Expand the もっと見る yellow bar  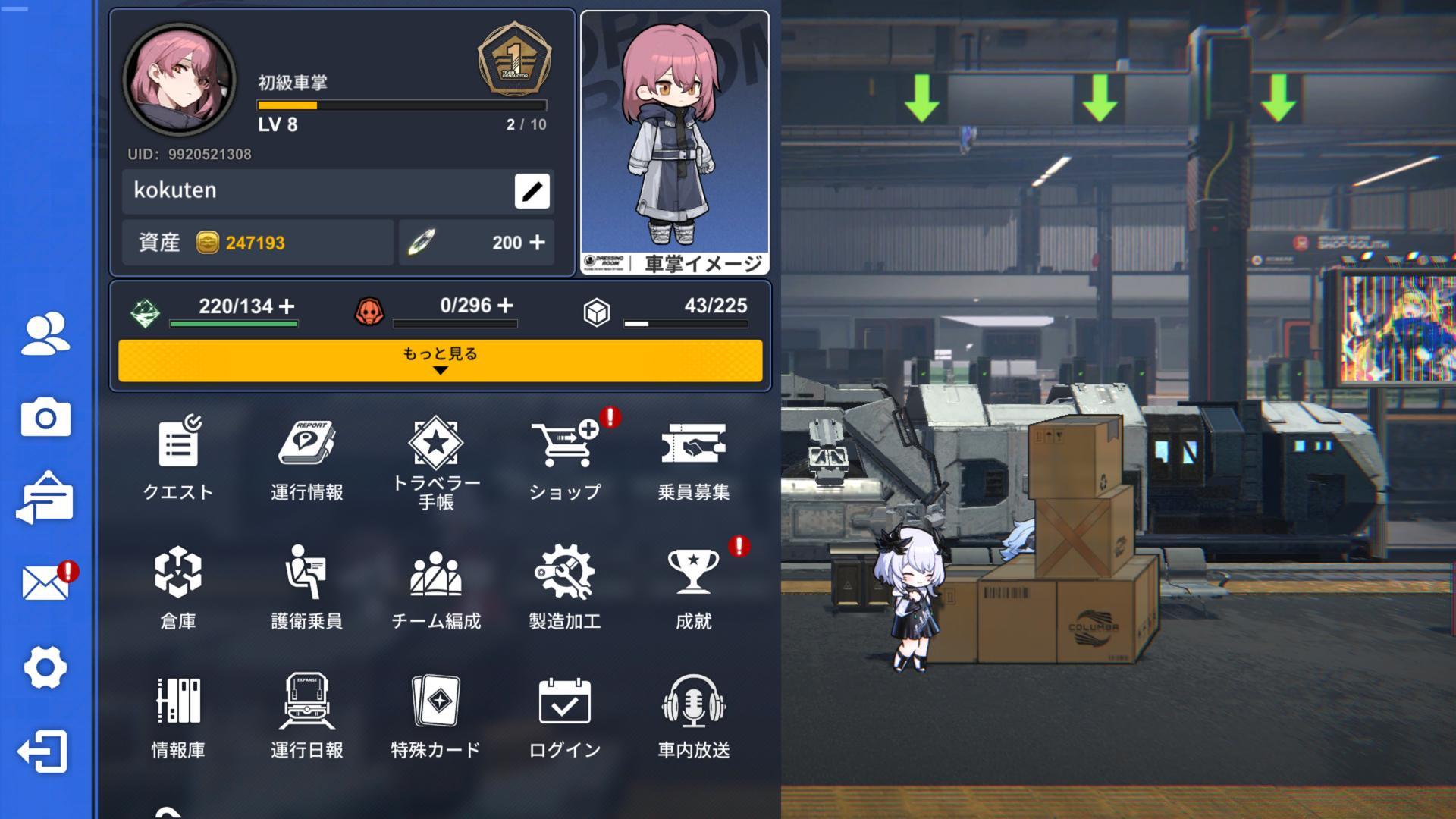(x=440, y=360)
